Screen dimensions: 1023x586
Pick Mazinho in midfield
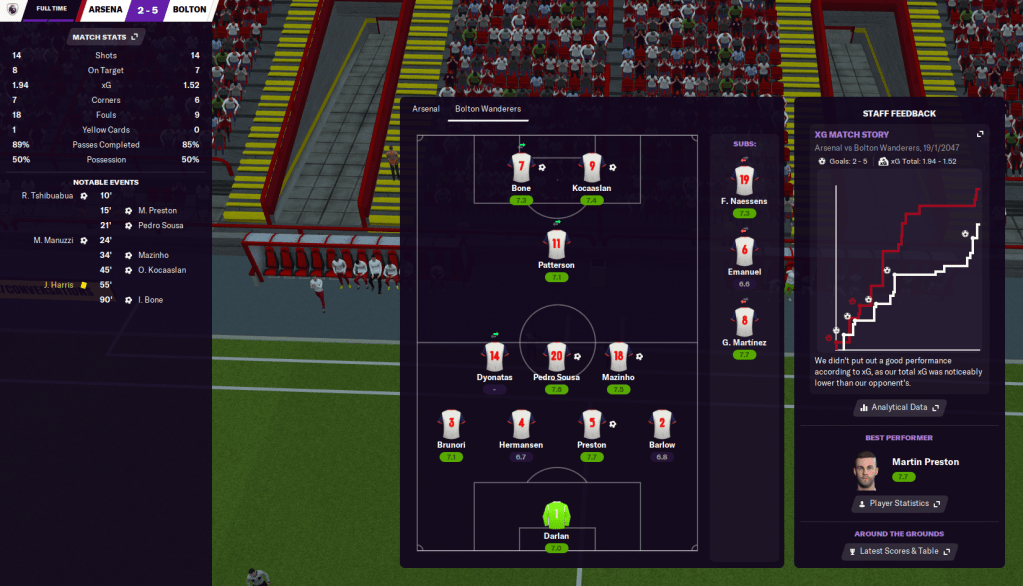[x=618, y=357]
